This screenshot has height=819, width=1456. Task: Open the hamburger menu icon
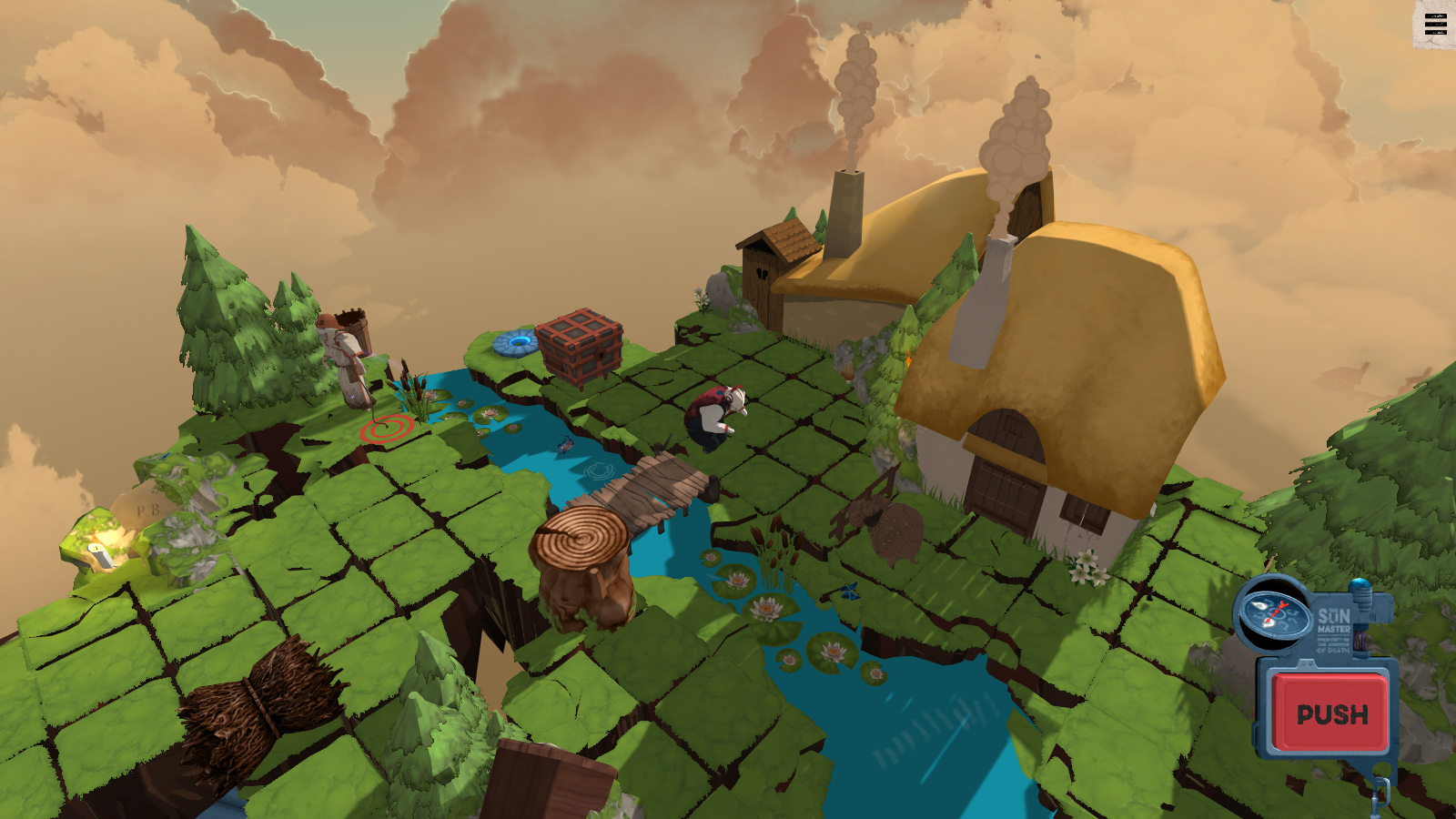[x=1435, y=25]
